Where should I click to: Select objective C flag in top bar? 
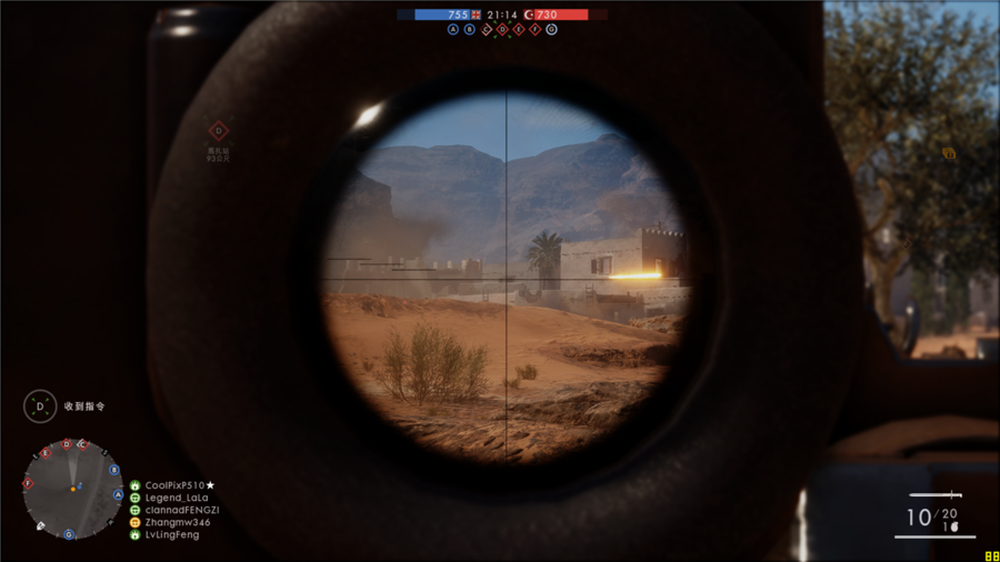click(x=487, y=30)
